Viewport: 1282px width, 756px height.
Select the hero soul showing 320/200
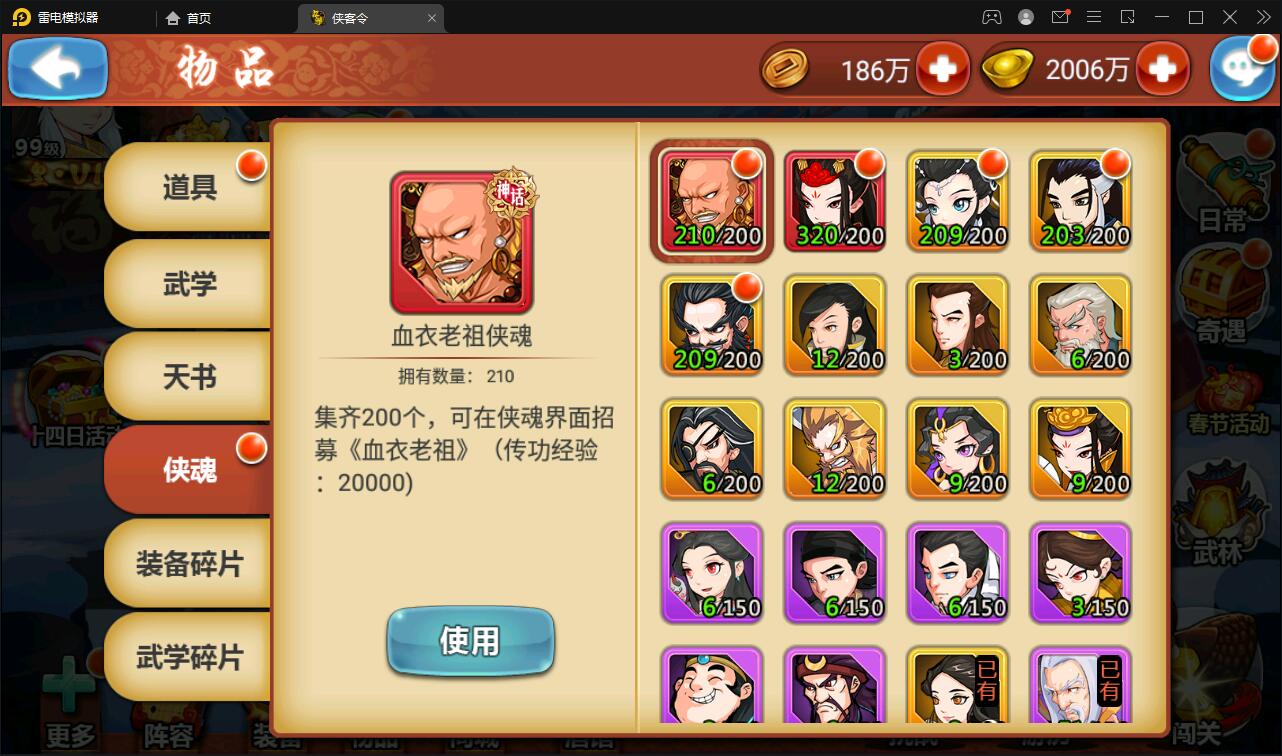834,200
